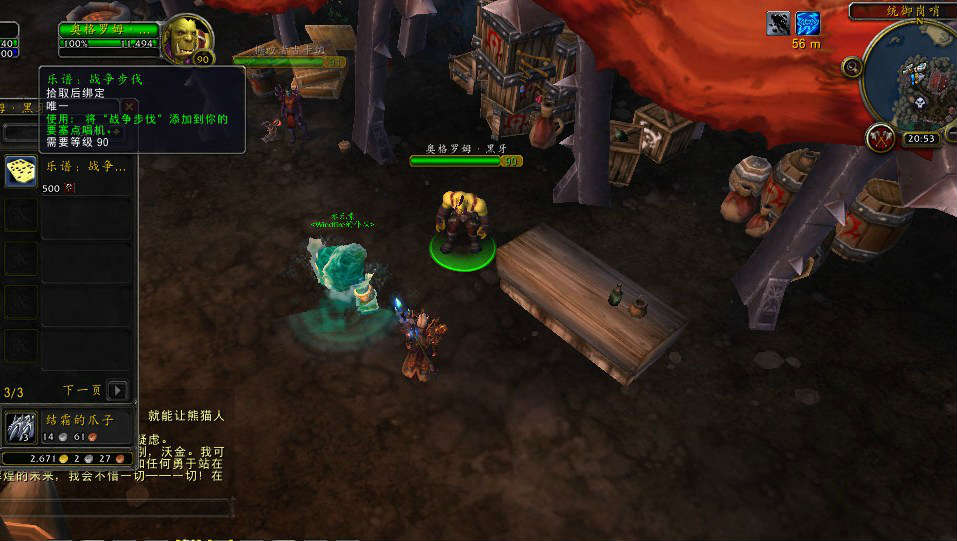Open the minimap
The height and width of the screenshot is (541, 957).
point(910,72)
